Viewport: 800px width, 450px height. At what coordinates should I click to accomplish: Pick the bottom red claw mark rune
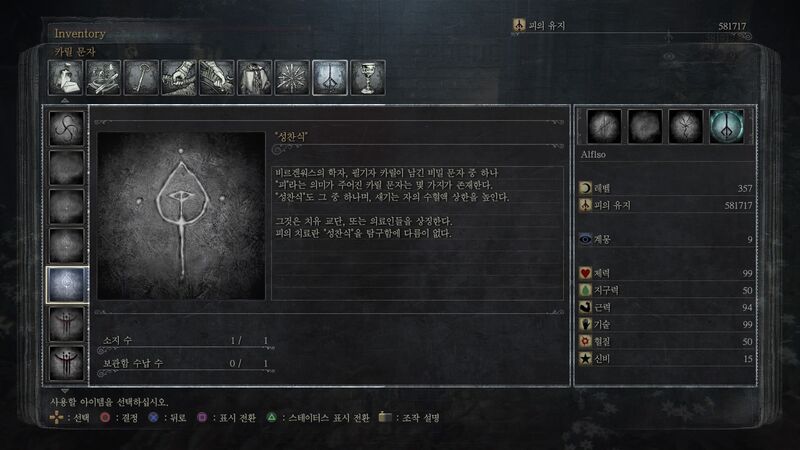pos(67,362)
